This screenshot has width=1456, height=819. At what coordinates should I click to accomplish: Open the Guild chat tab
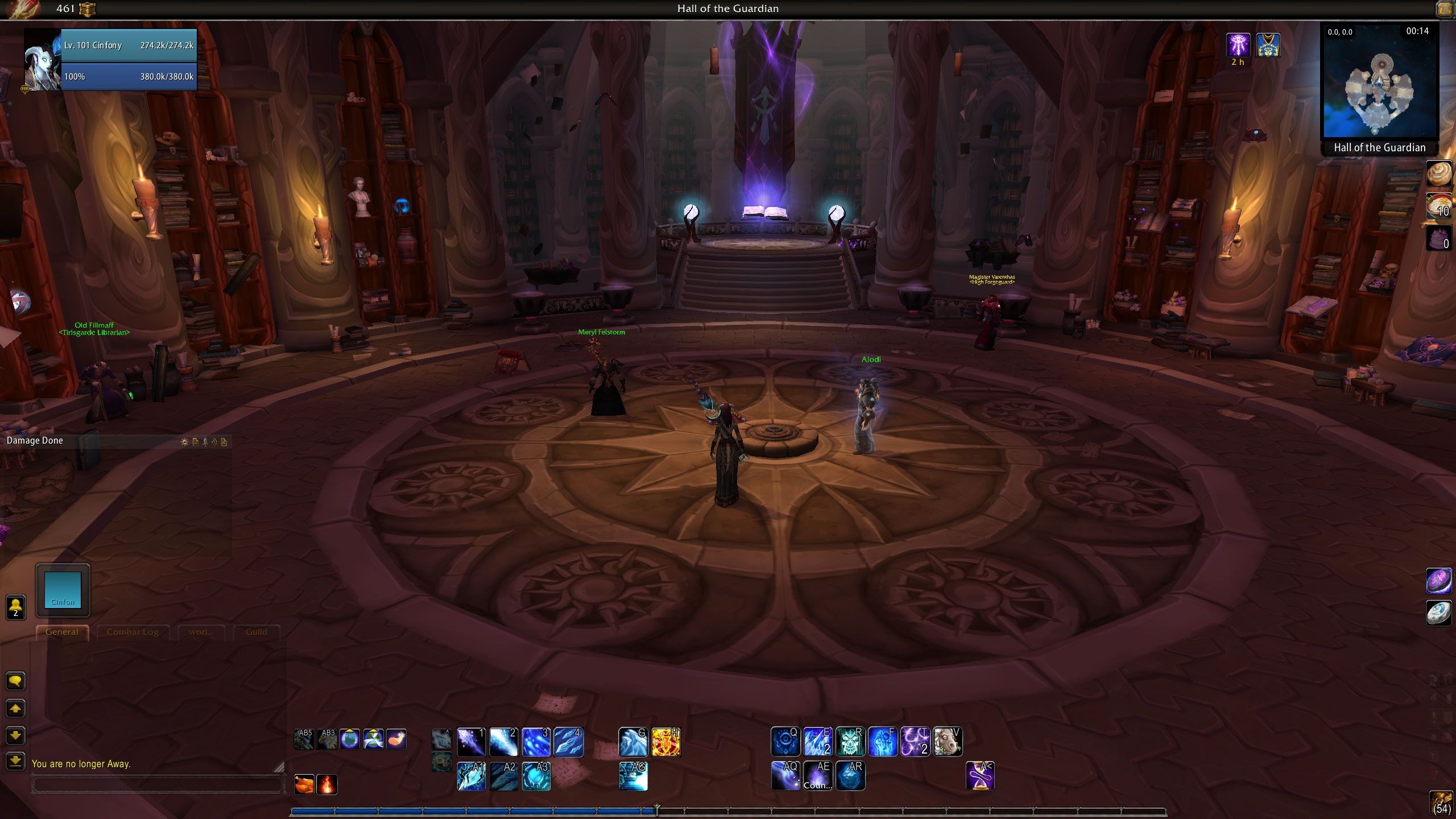point(256,632)
